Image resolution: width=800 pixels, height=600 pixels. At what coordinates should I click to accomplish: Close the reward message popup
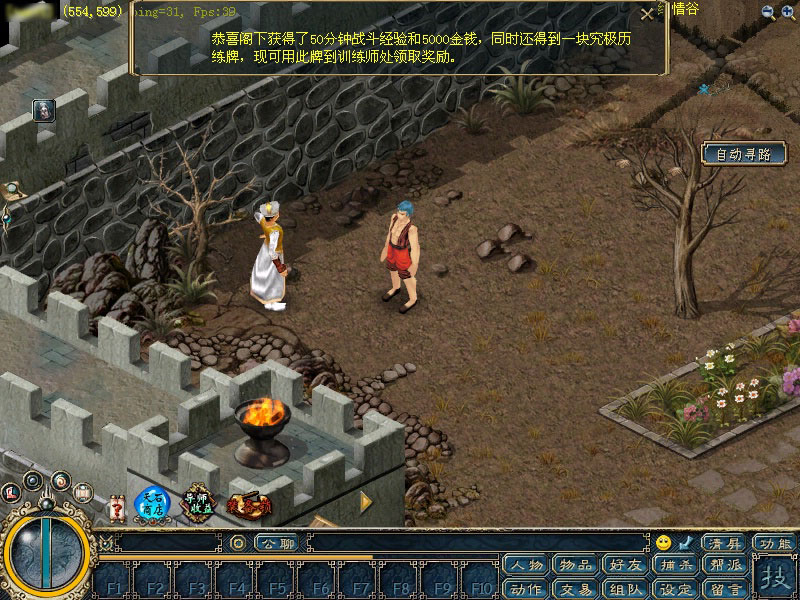(647, 13)
